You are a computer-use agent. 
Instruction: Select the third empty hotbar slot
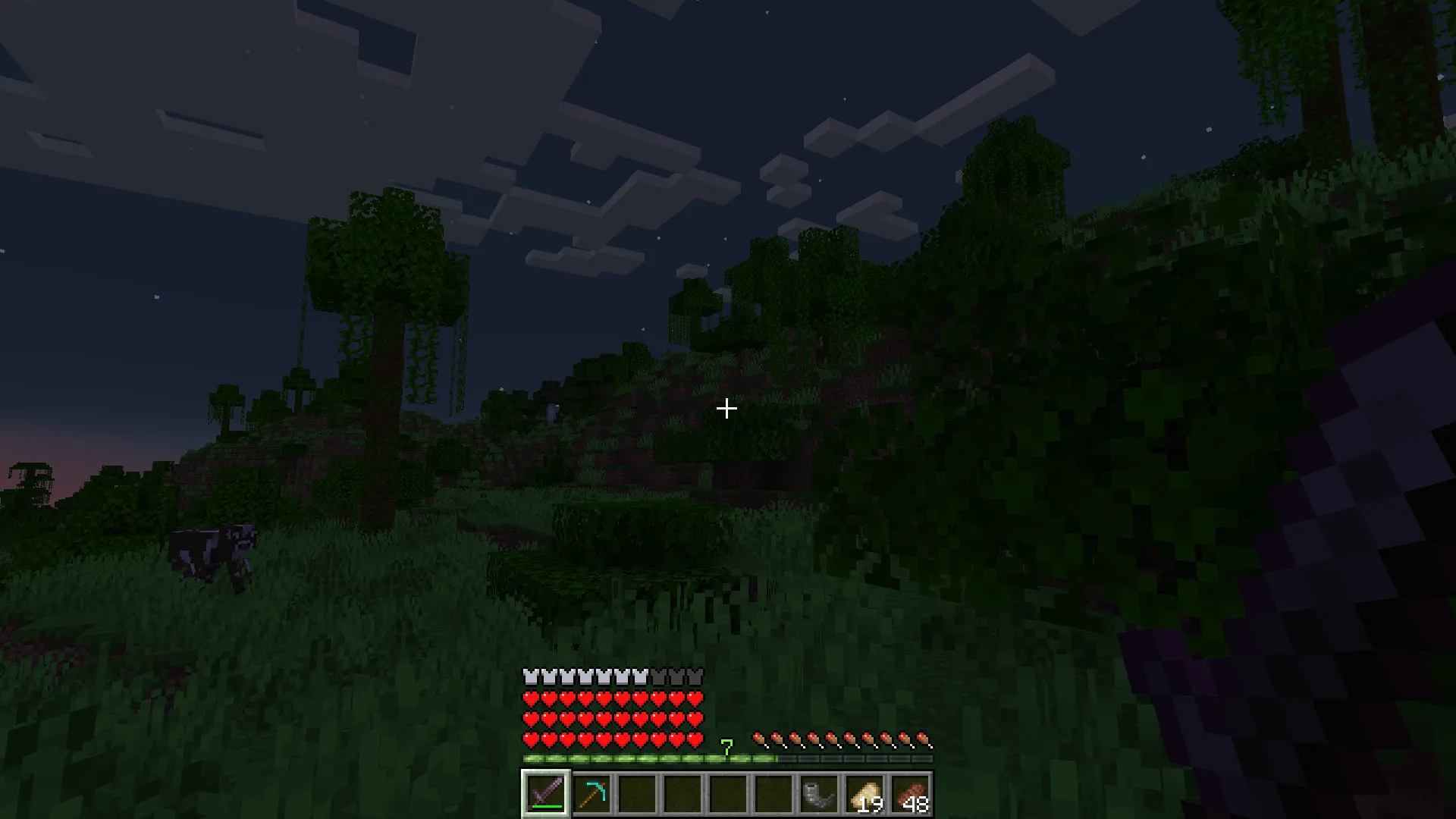(x=728, y=792)
